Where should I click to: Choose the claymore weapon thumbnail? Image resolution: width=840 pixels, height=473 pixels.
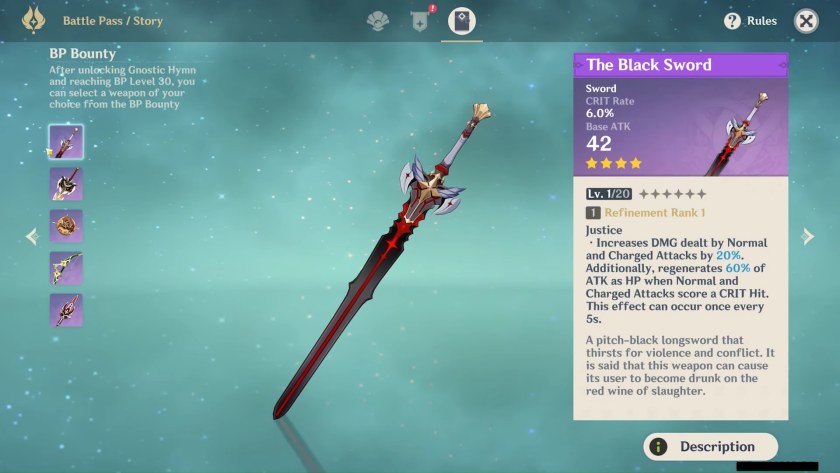(66, 184)
